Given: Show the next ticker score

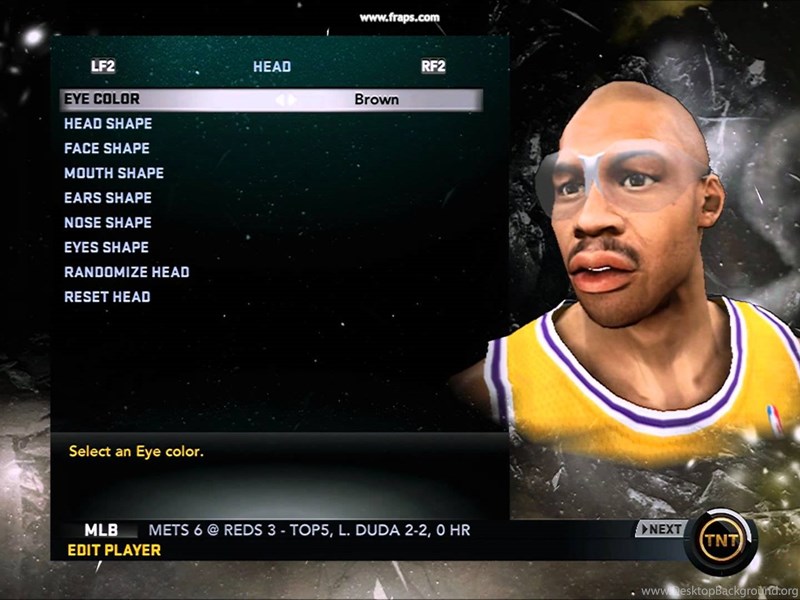Looking at the screenshot, I should [660, 529].
